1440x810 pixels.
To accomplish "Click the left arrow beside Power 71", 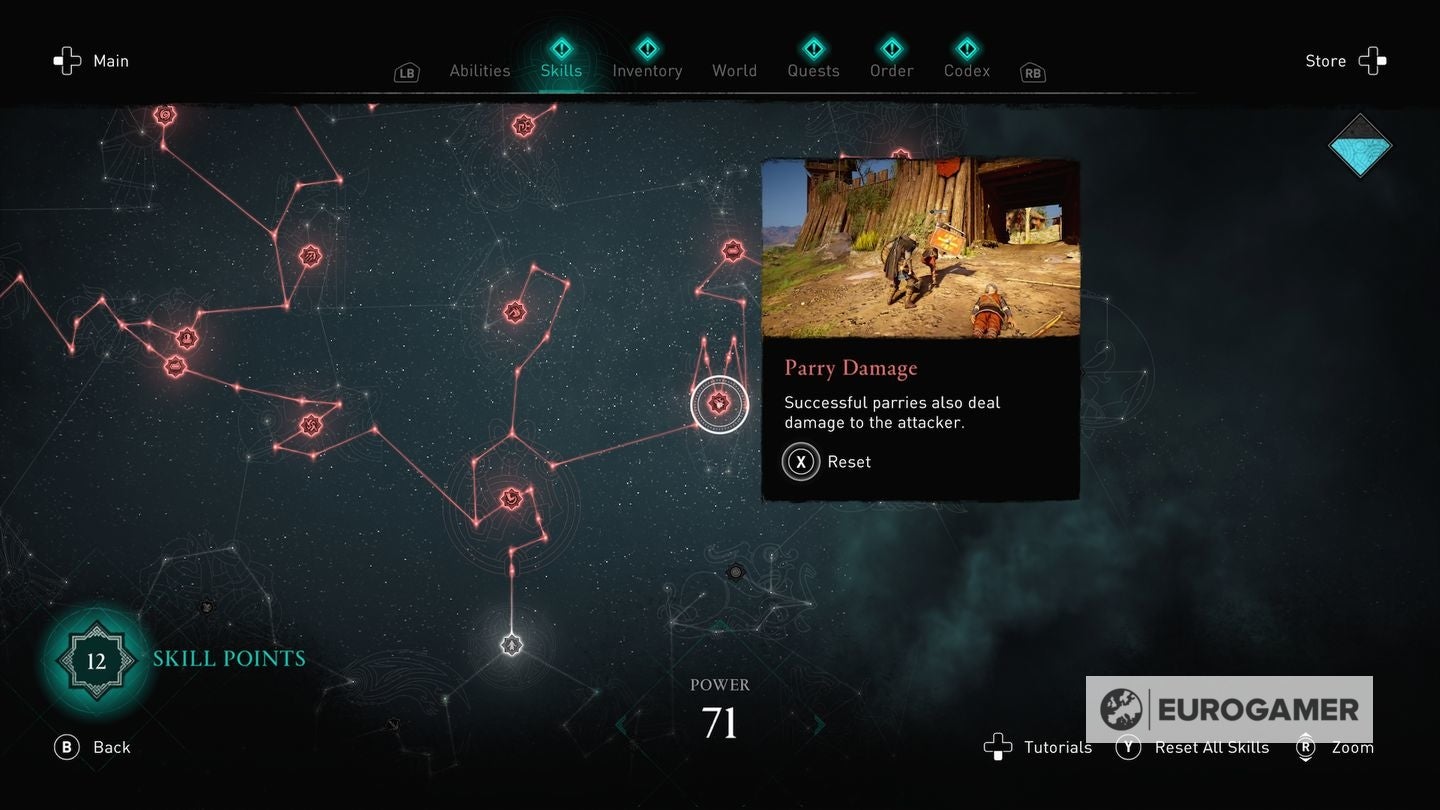I will 620,723.
